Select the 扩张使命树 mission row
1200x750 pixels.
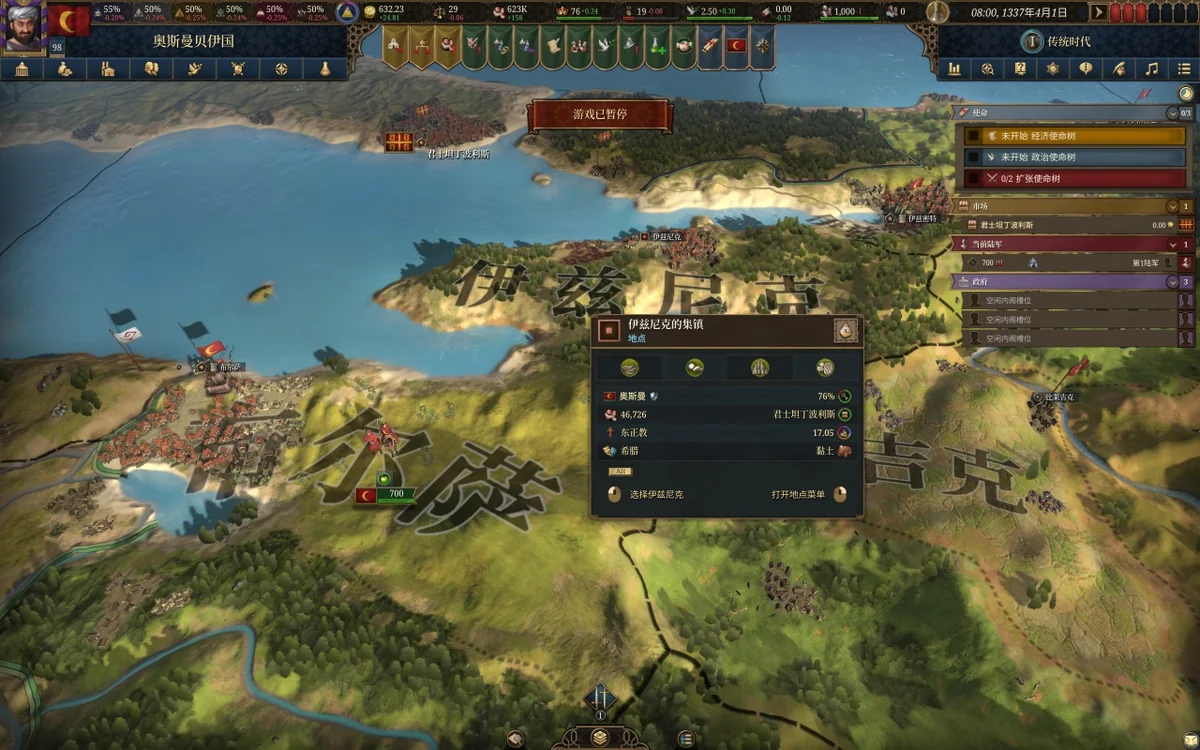click(x=1070, y=178)
